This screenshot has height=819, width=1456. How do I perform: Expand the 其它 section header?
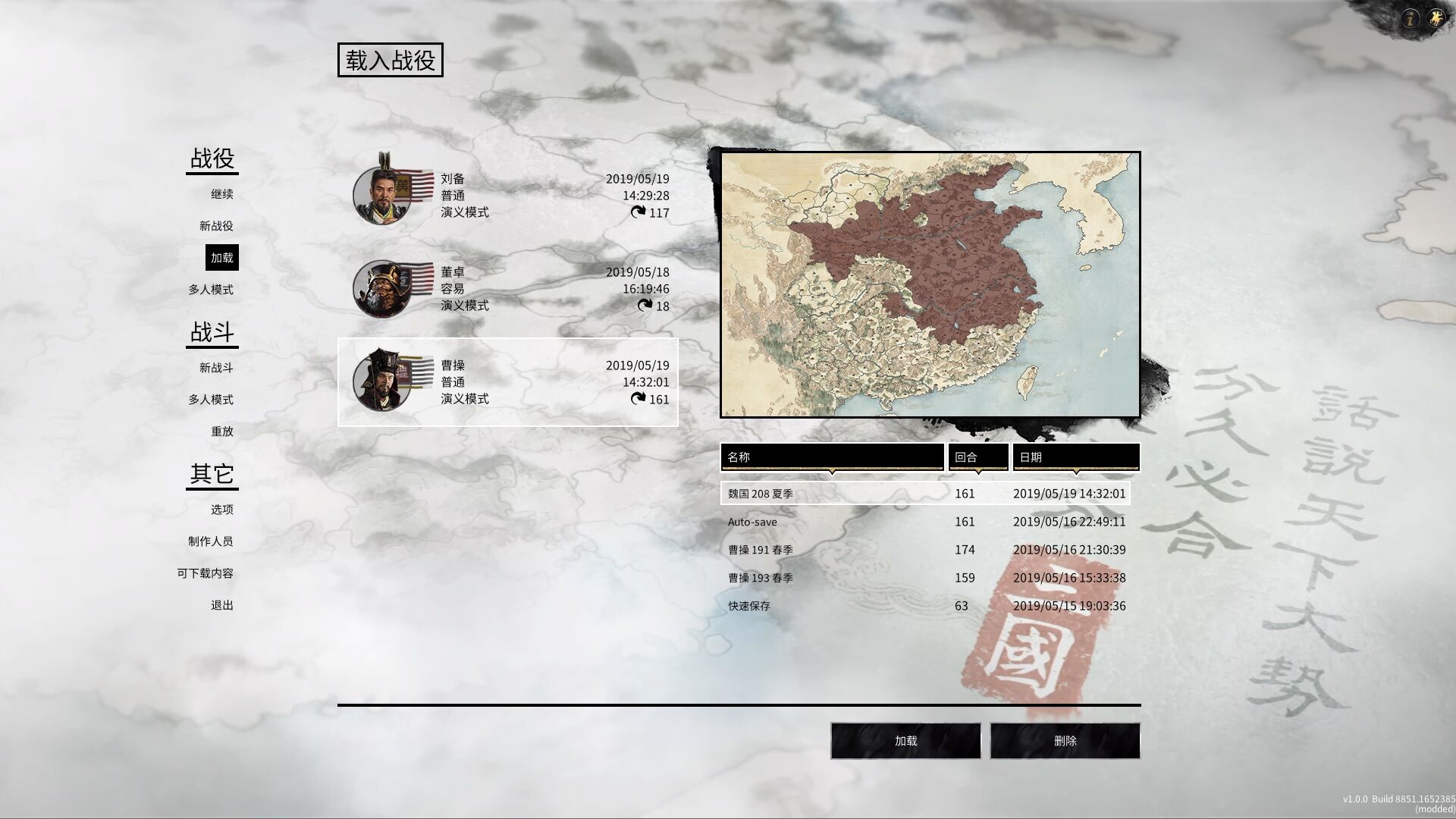coord(212,475)
